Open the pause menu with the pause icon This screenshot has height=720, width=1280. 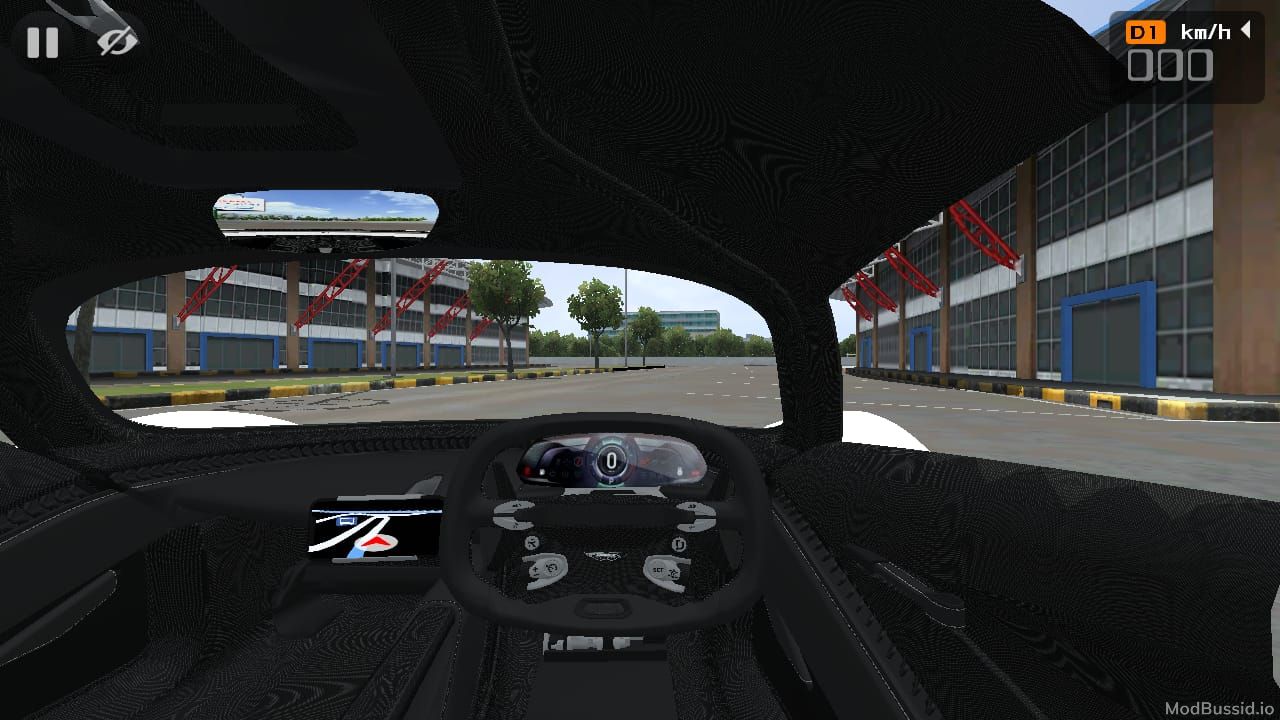(42, 42)
